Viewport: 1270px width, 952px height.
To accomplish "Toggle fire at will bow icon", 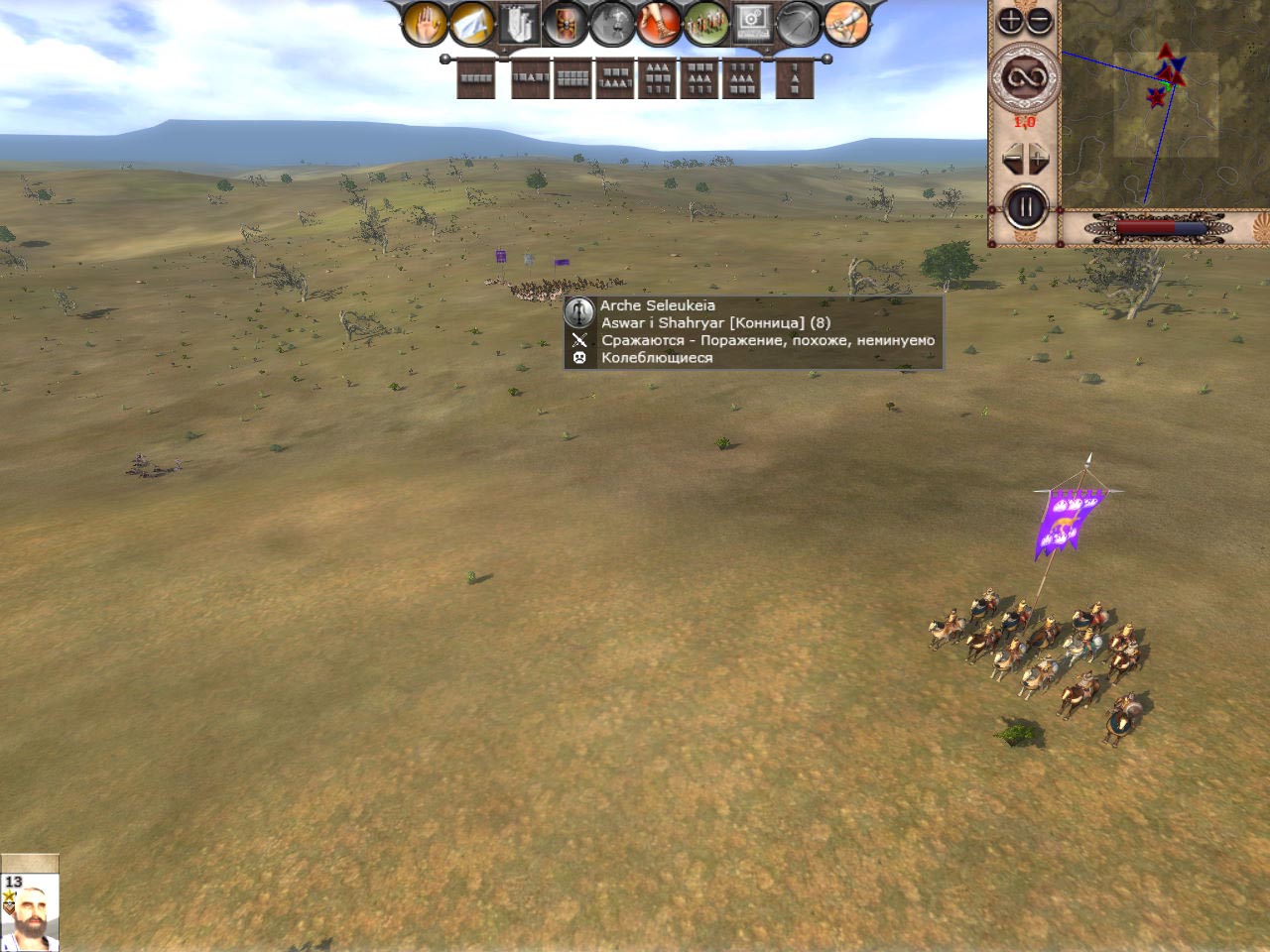I will tap(800, 25).
